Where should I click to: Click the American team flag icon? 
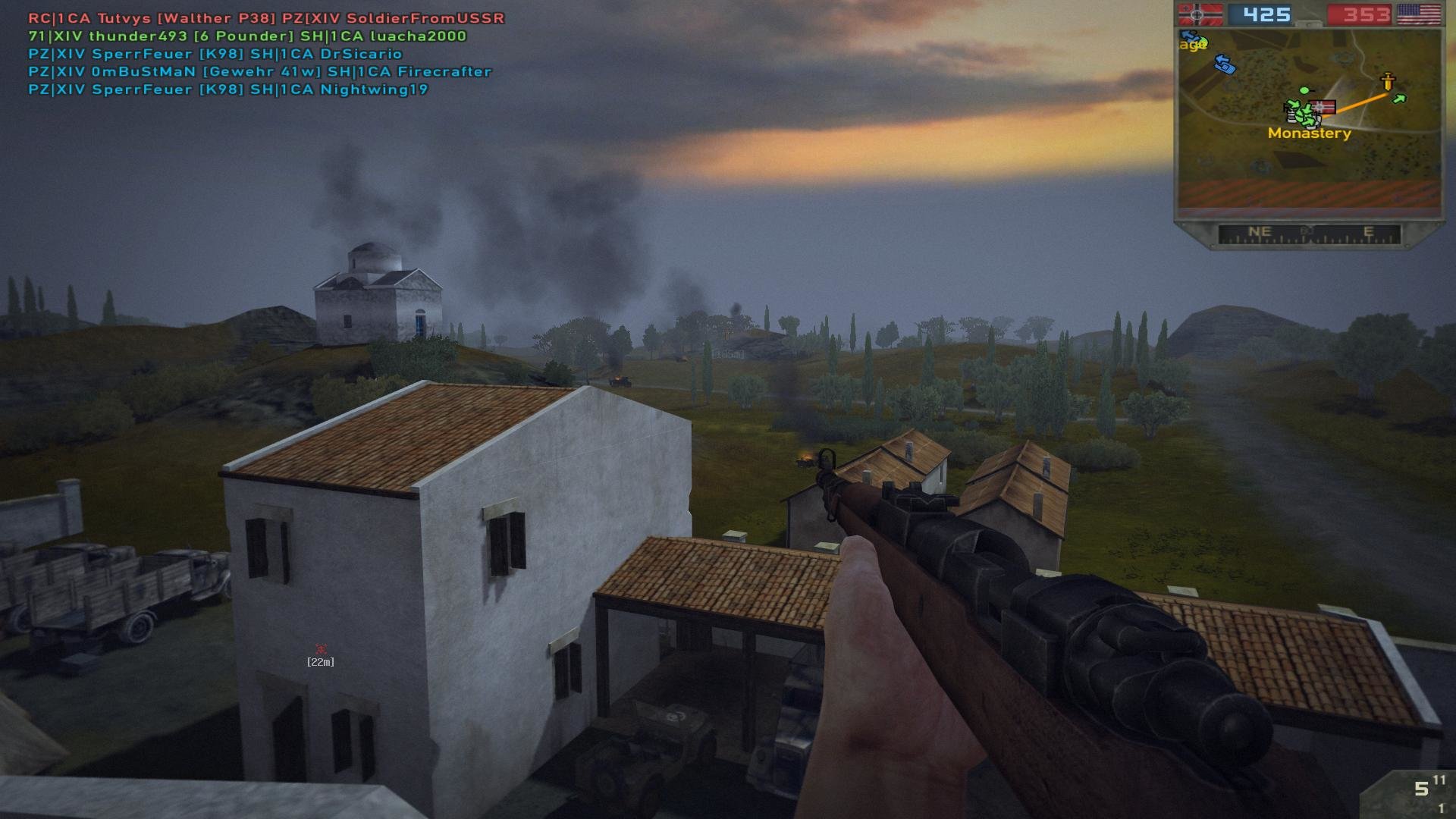1418,14
